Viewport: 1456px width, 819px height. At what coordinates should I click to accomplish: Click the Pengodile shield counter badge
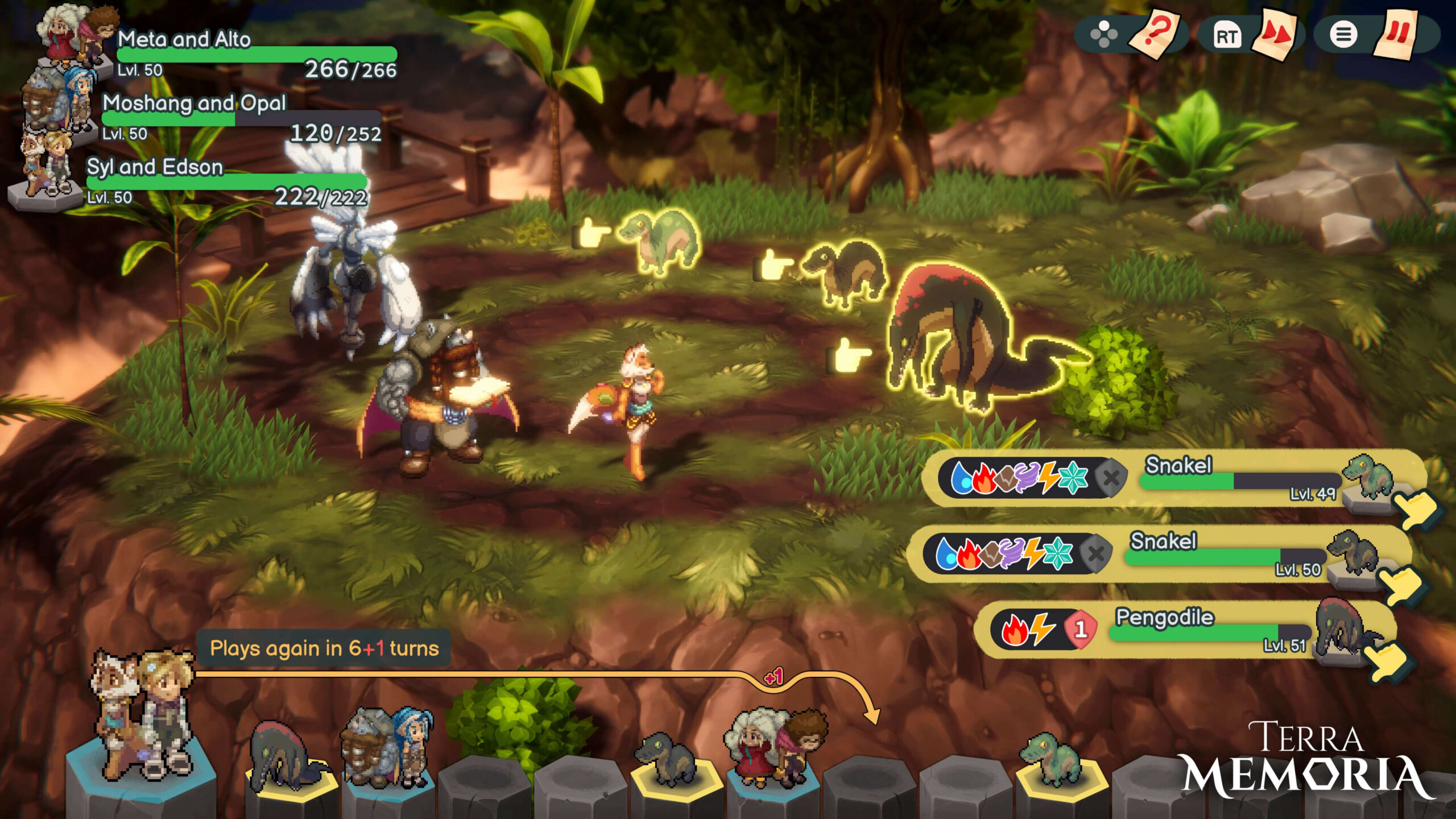coord(1080,629)
